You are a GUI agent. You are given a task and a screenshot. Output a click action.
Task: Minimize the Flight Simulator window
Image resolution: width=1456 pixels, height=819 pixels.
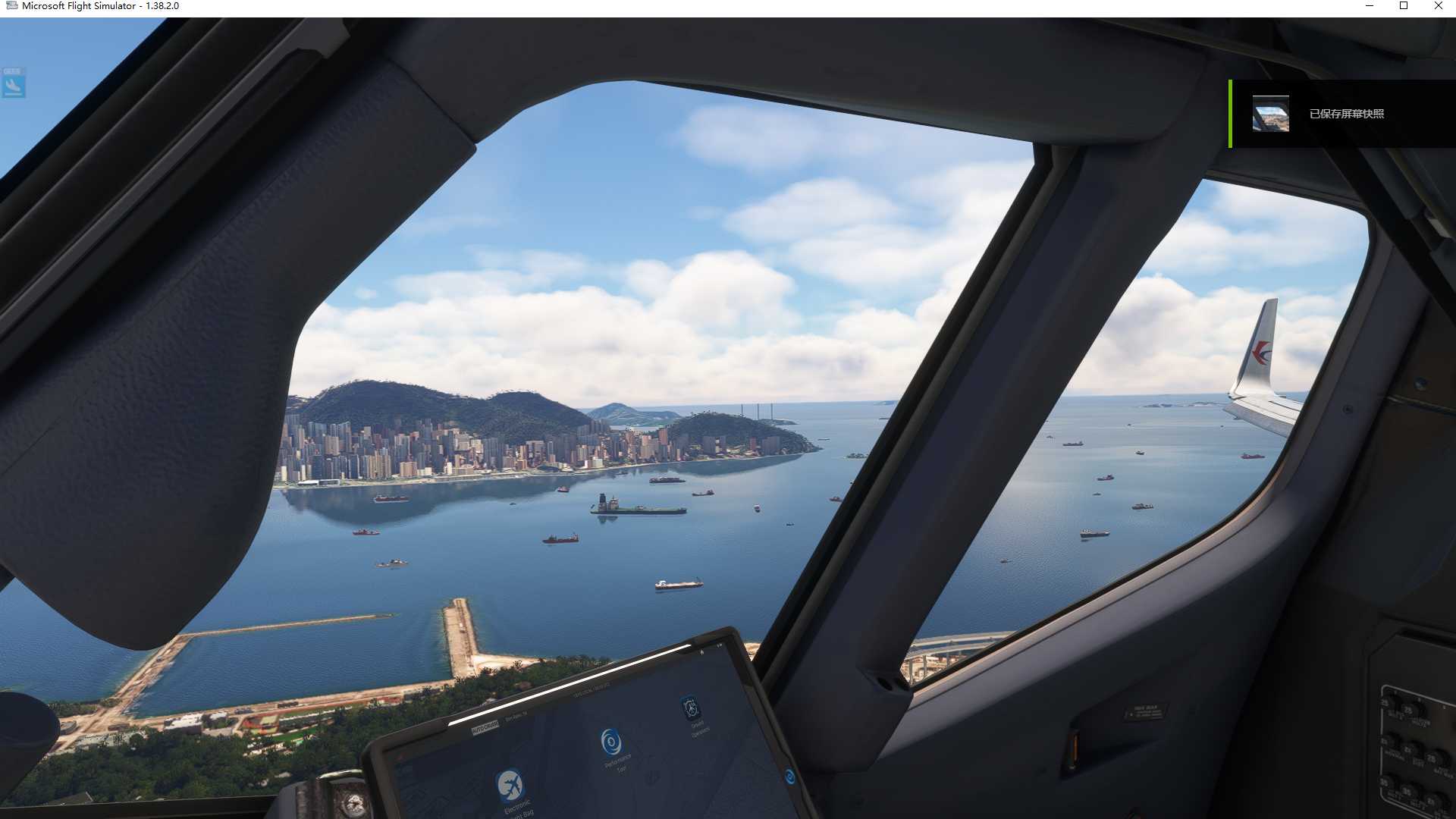[1370, 6]
